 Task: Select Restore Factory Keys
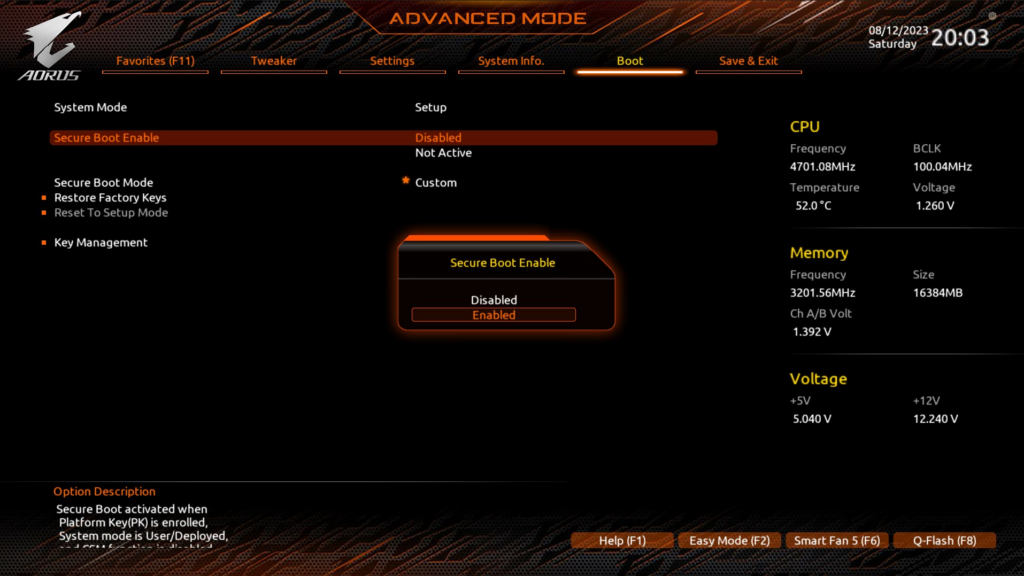click(110, 198)
